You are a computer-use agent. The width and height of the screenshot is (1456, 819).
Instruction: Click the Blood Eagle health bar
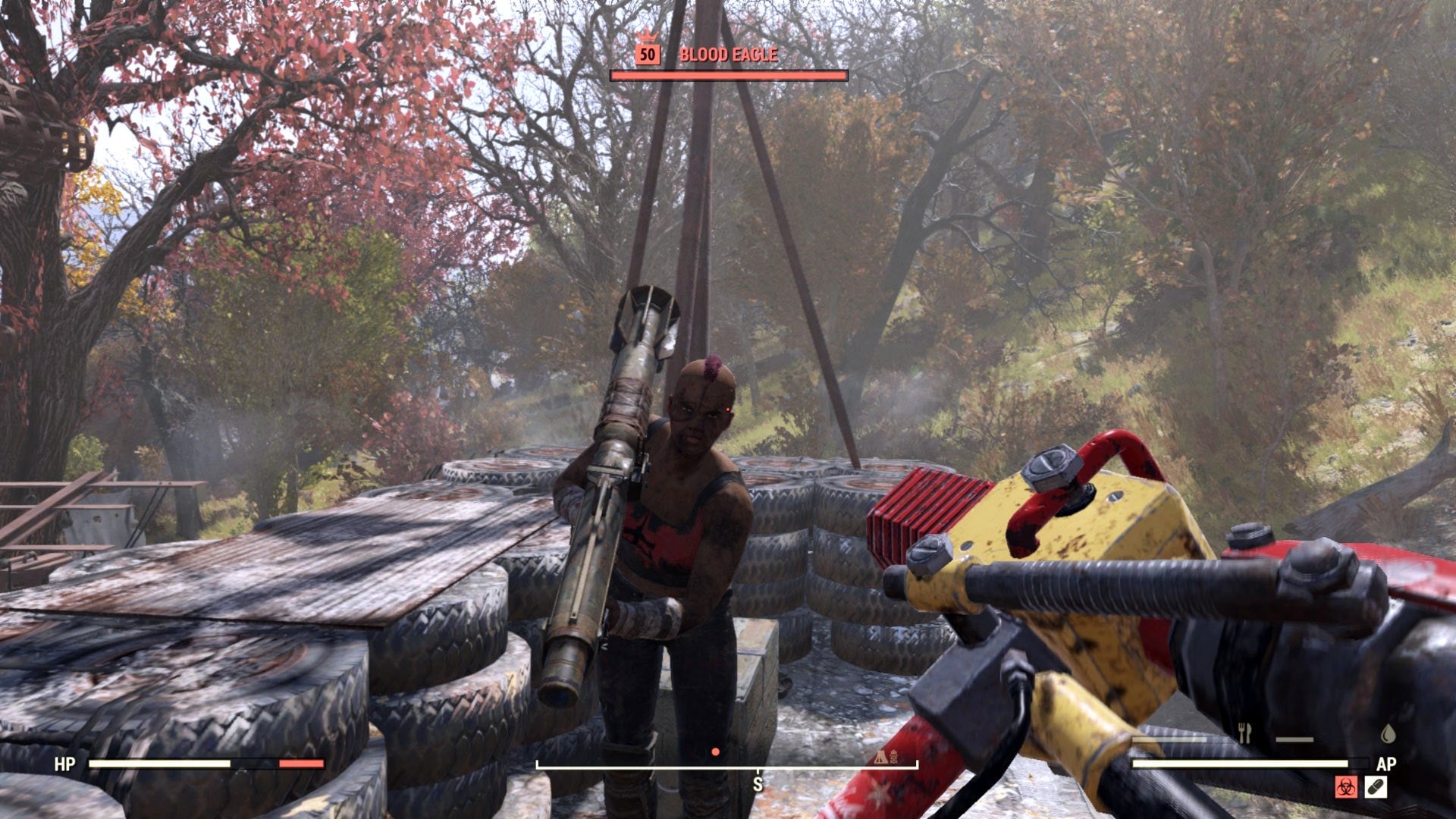(728, 76)
